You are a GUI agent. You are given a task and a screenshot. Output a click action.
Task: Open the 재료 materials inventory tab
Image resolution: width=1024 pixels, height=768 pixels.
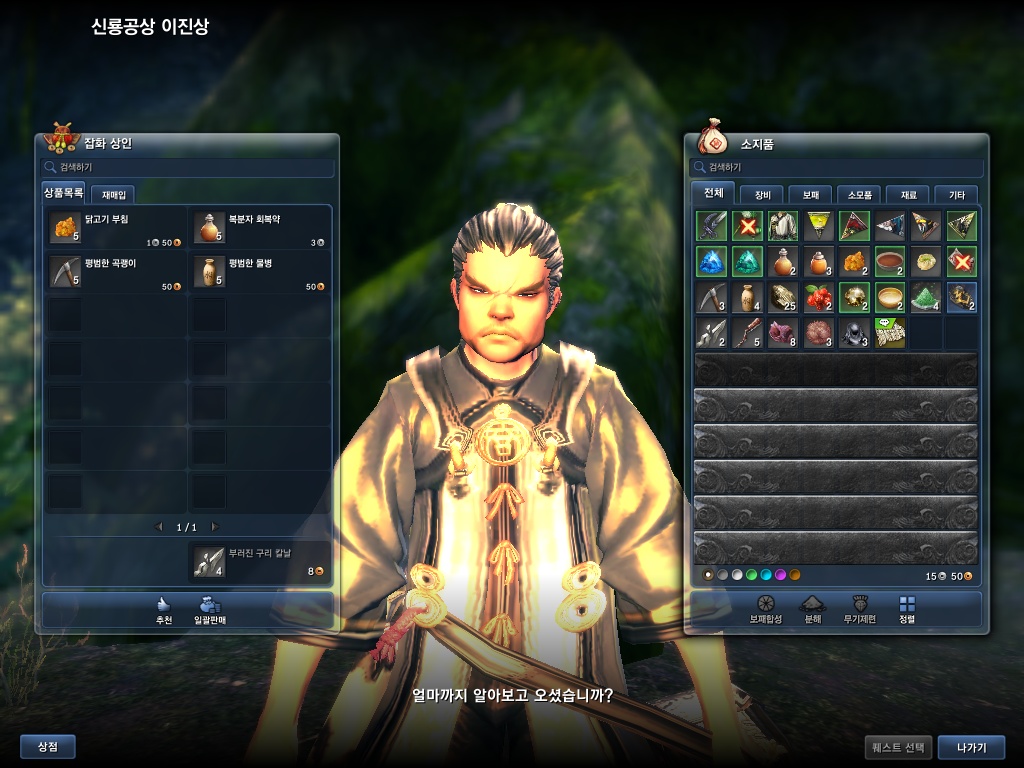(908, 194)
